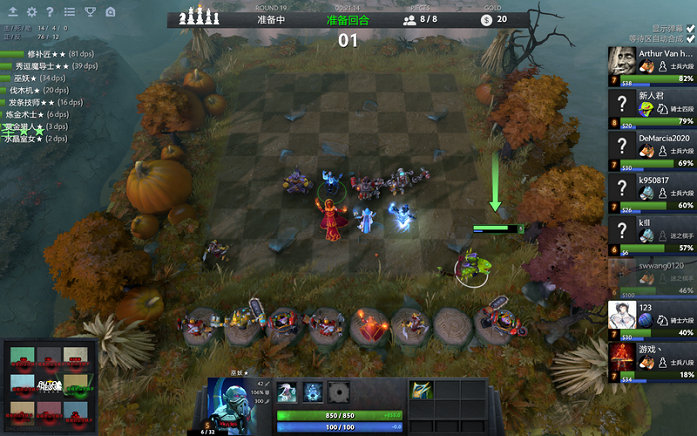This screenshot has width=697, height=436.
Task: Select player k950817 in the list
Action: coord(651,192)
